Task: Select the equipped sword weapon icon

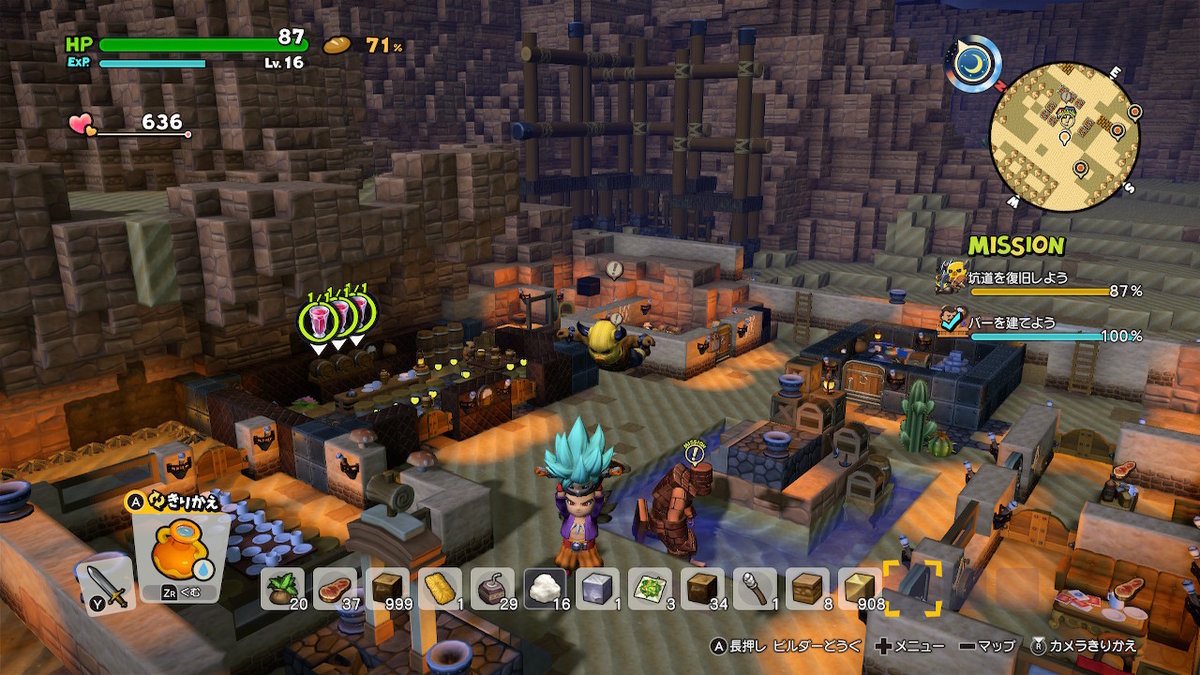Action: click(104, 584)
